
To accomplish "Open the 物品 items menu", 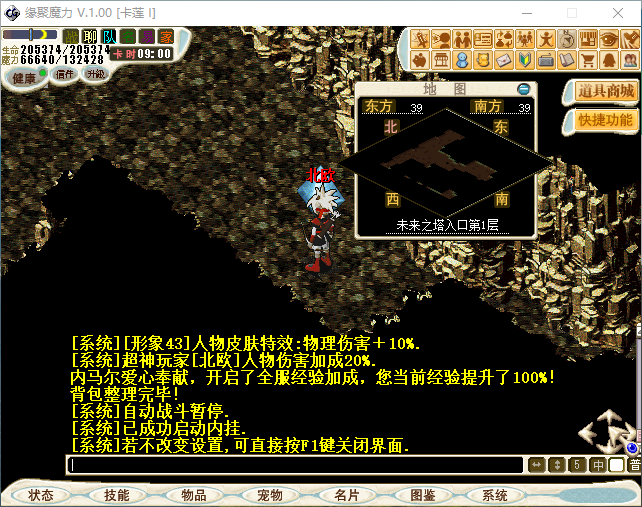I will click(193, 495).
